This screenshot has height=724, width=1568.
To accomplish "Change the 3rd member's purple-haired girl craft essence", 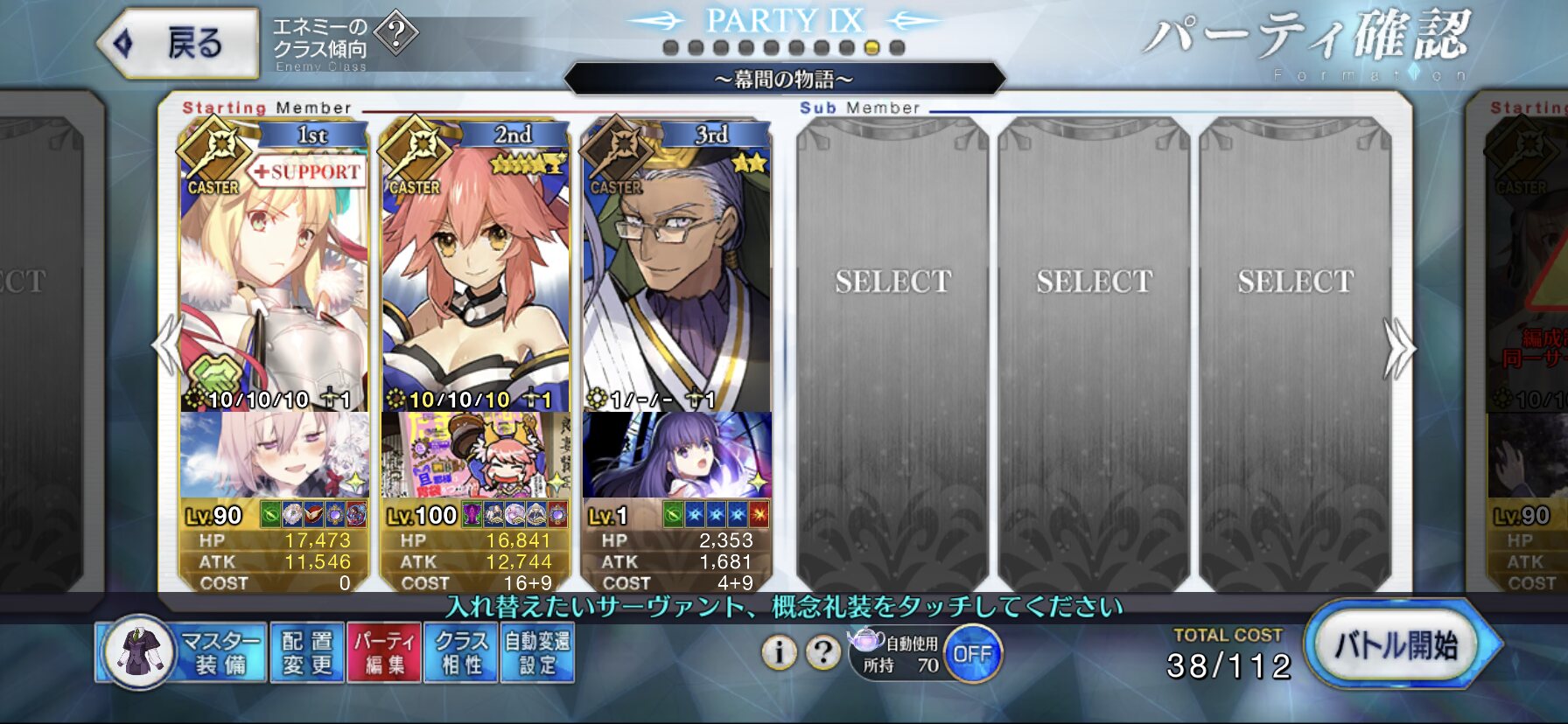I will [675, 455].
